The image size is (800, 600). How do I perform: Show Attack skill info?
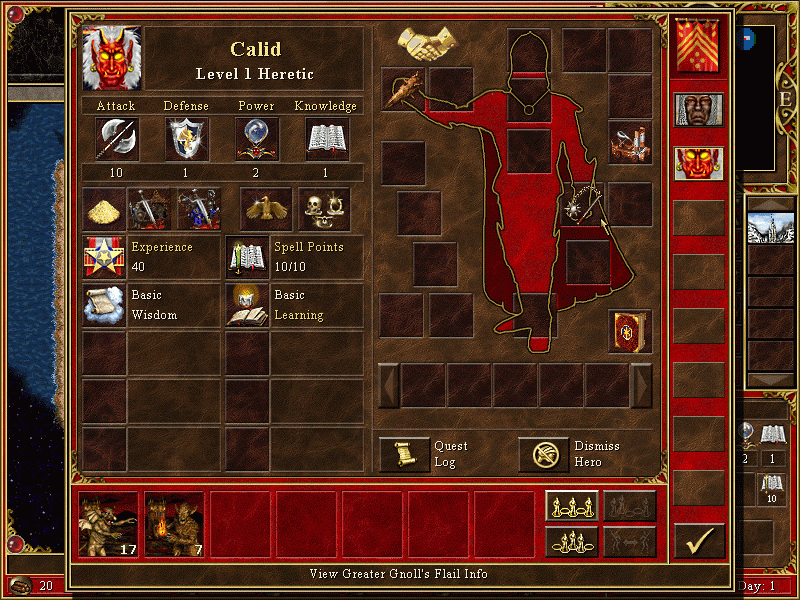point(116,139)
